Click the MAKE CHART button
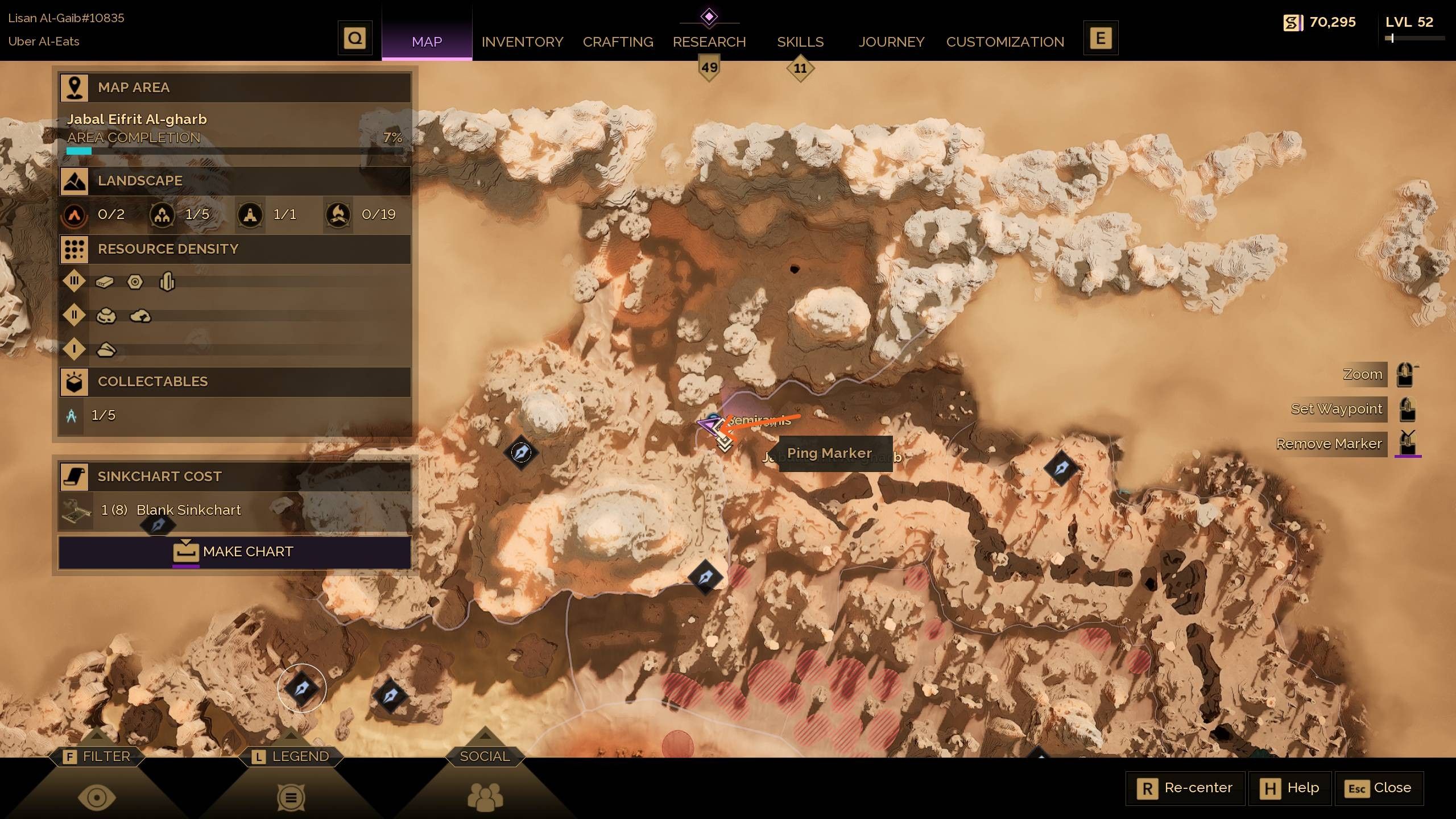 point(234,551)
